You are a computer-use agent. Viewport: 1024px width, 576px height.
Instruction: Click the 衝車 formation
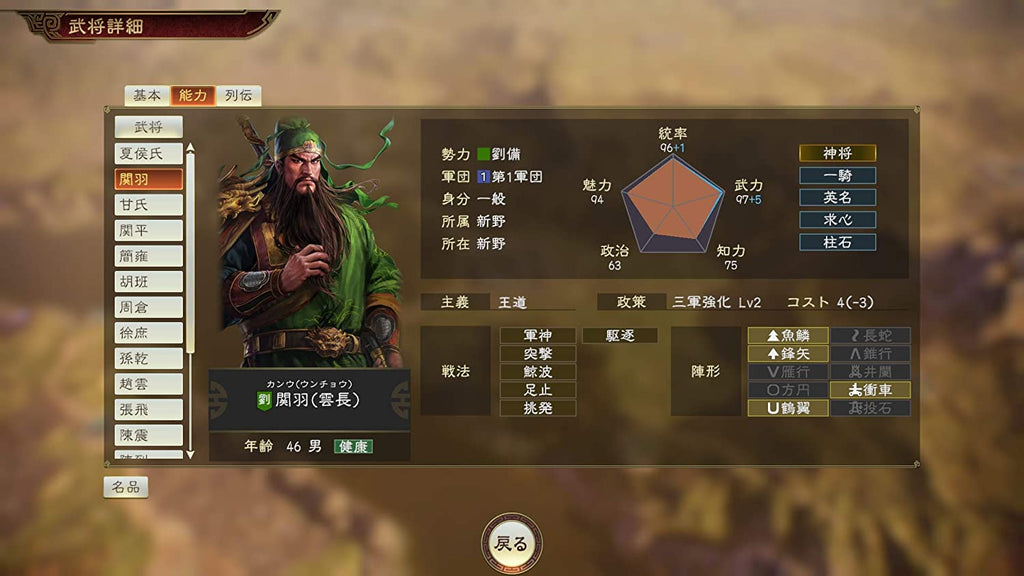870,390
